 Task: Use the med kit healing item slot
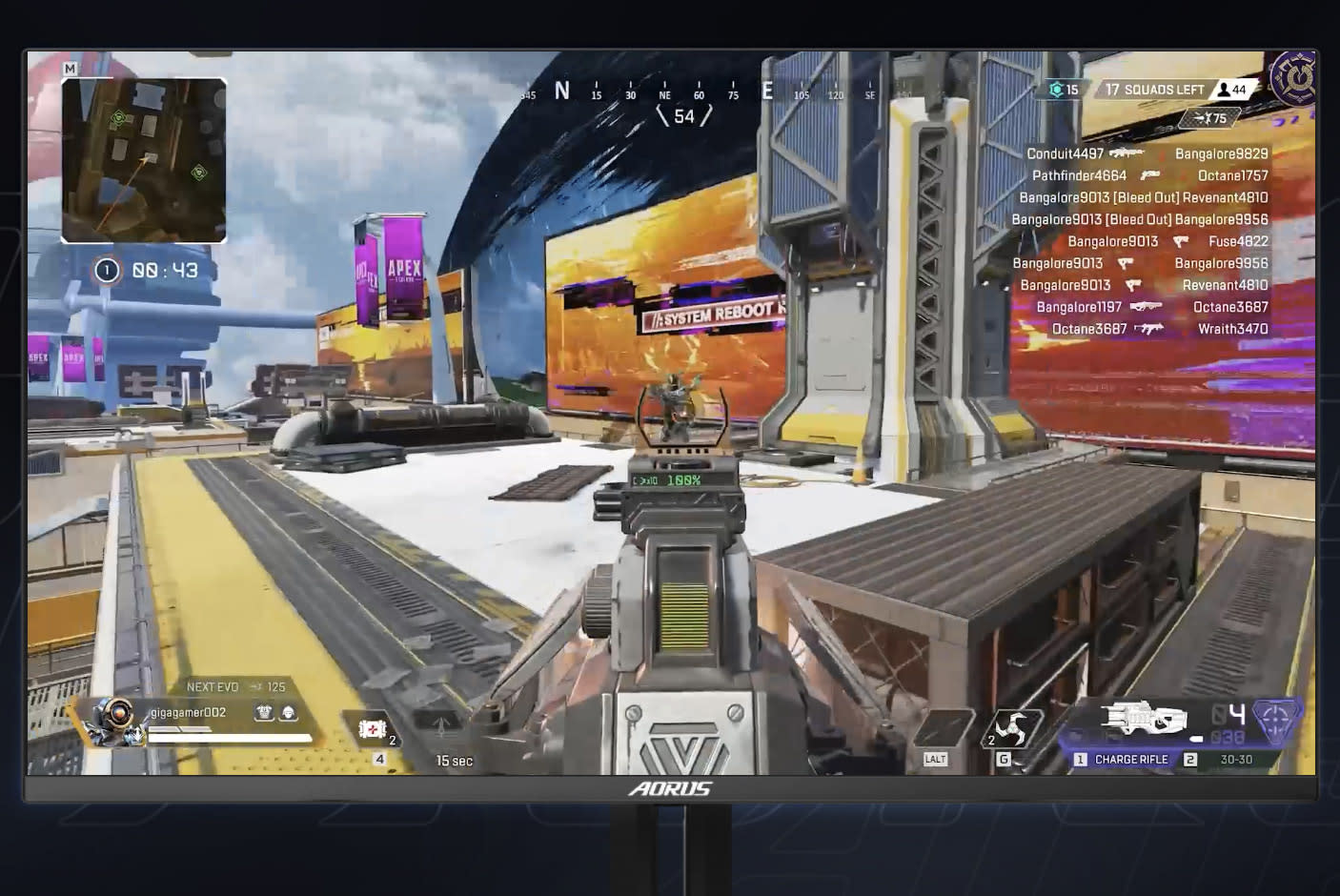(373, 731)
